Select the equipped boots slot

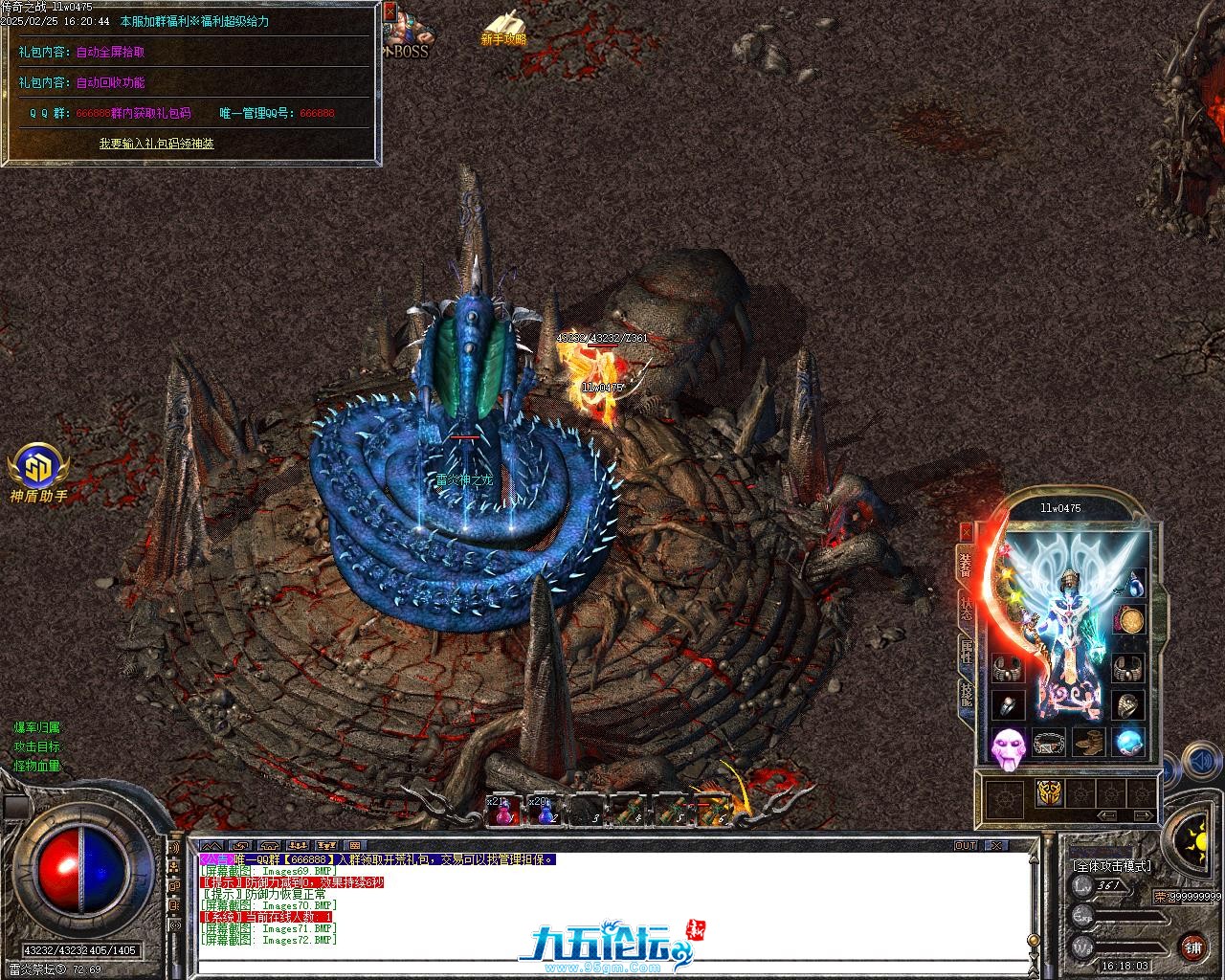(x=1088, y=742)
